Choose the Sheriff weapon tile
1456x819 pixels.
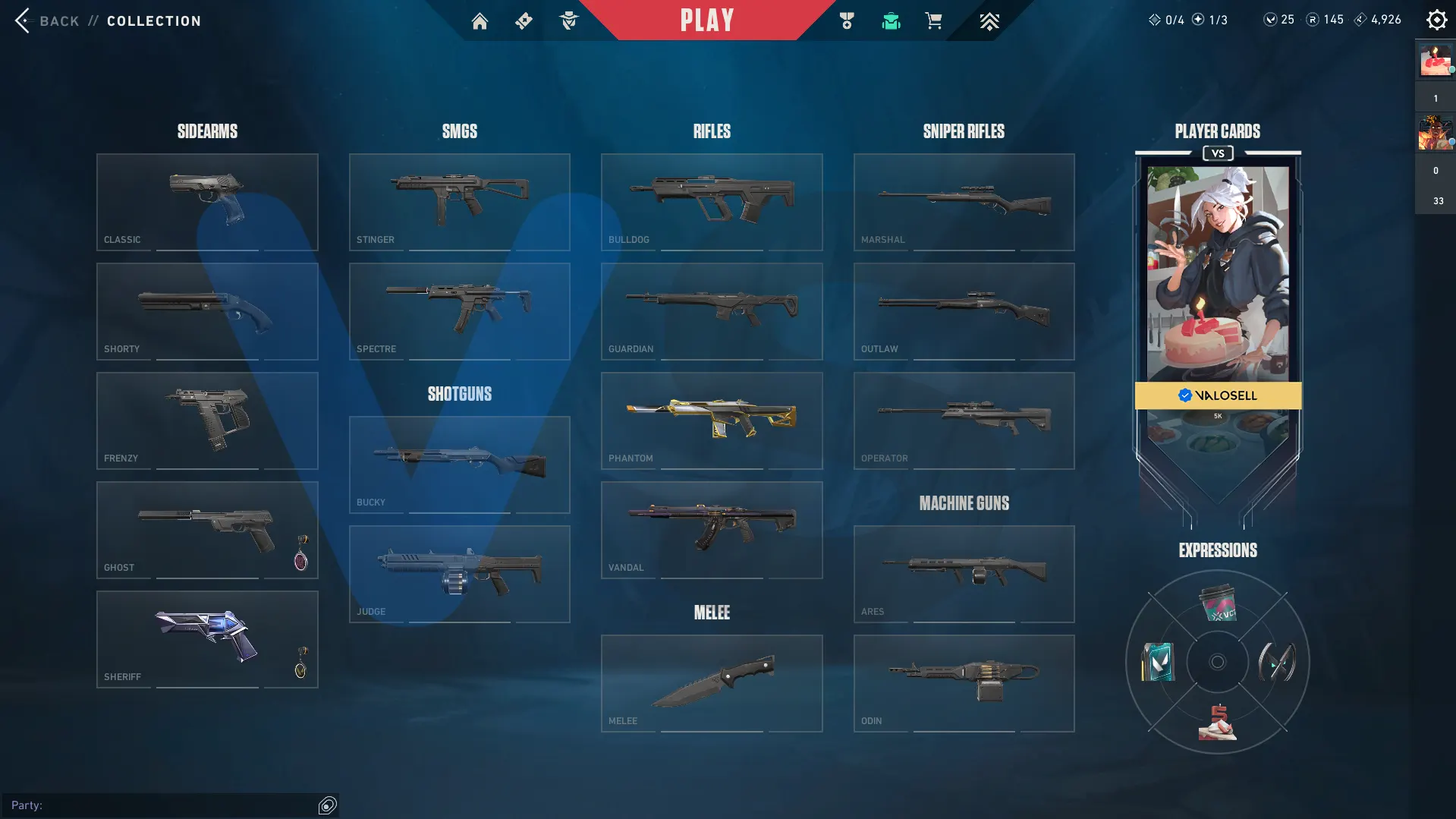click(x=207, y=639)
